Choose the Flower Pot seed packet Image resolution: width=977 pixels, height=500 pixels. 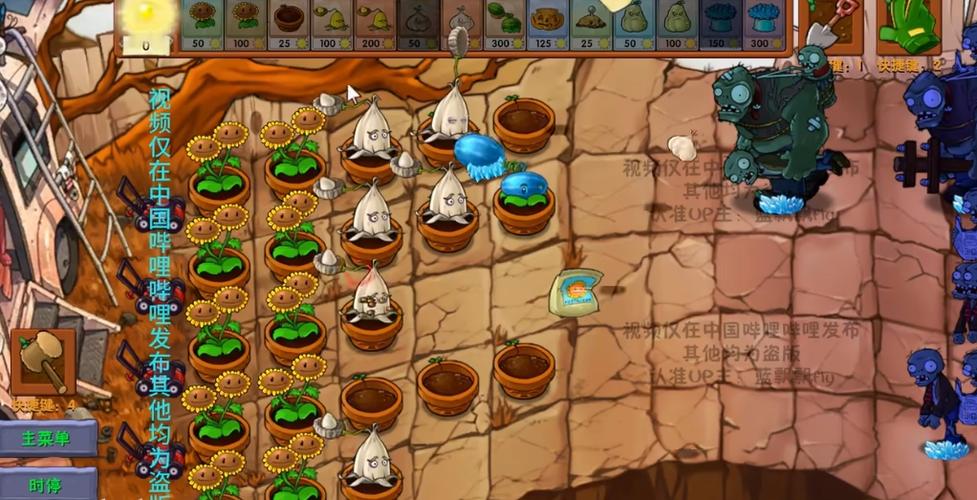(x=288, y=25)
